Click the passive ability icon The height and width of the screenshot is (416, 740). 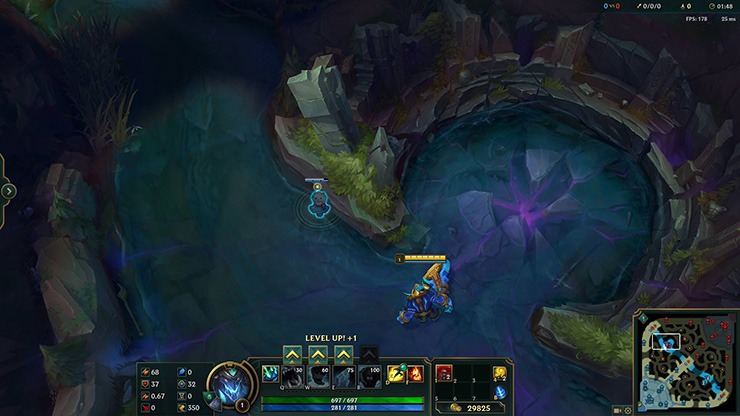coord(270,373)
